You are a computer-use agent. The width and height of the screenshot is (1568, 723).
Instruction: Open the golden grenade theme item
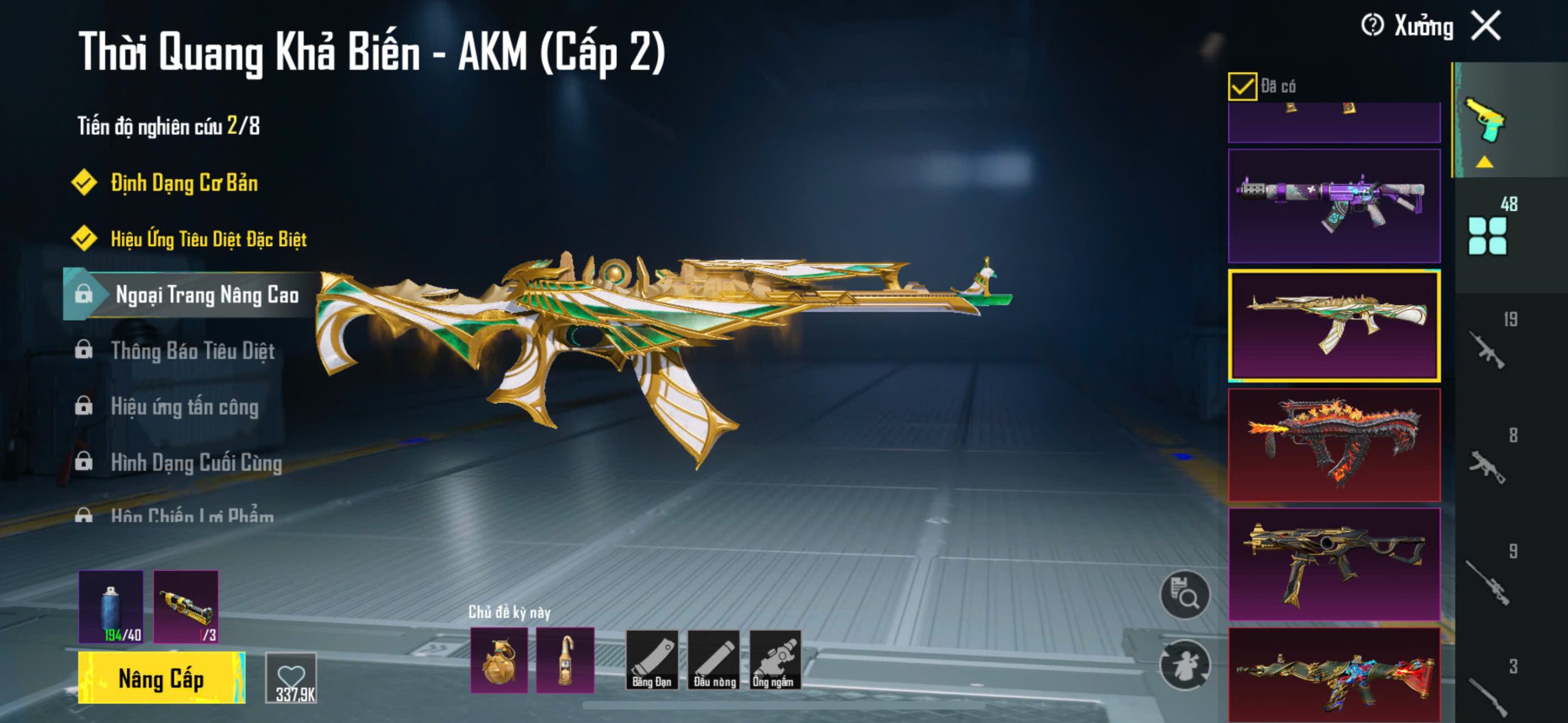[x=499, y=661]
